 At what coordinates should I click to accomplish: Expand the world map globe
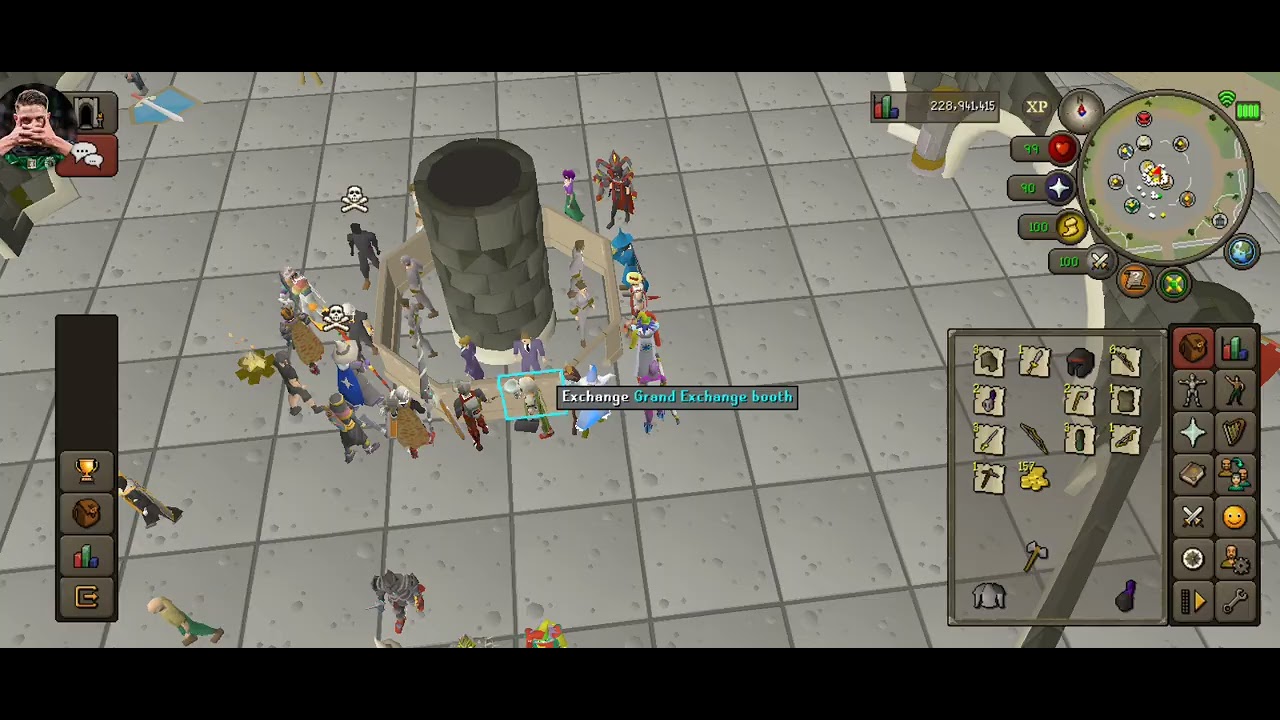pyautogui.click(x=1240, y=252)
